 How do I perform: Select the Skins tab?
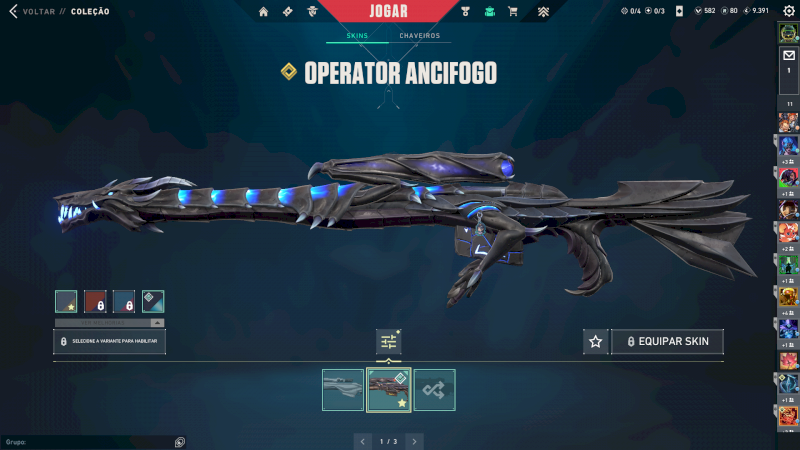tap(357, 36)
